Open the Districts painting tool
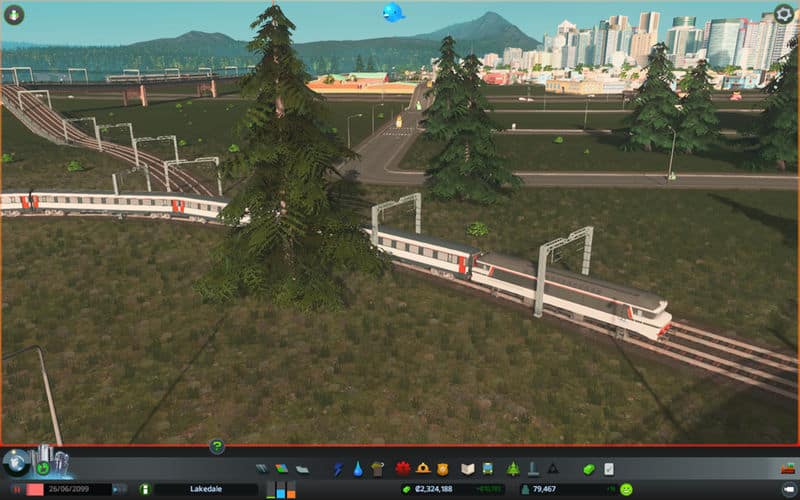 click(301, 468)
